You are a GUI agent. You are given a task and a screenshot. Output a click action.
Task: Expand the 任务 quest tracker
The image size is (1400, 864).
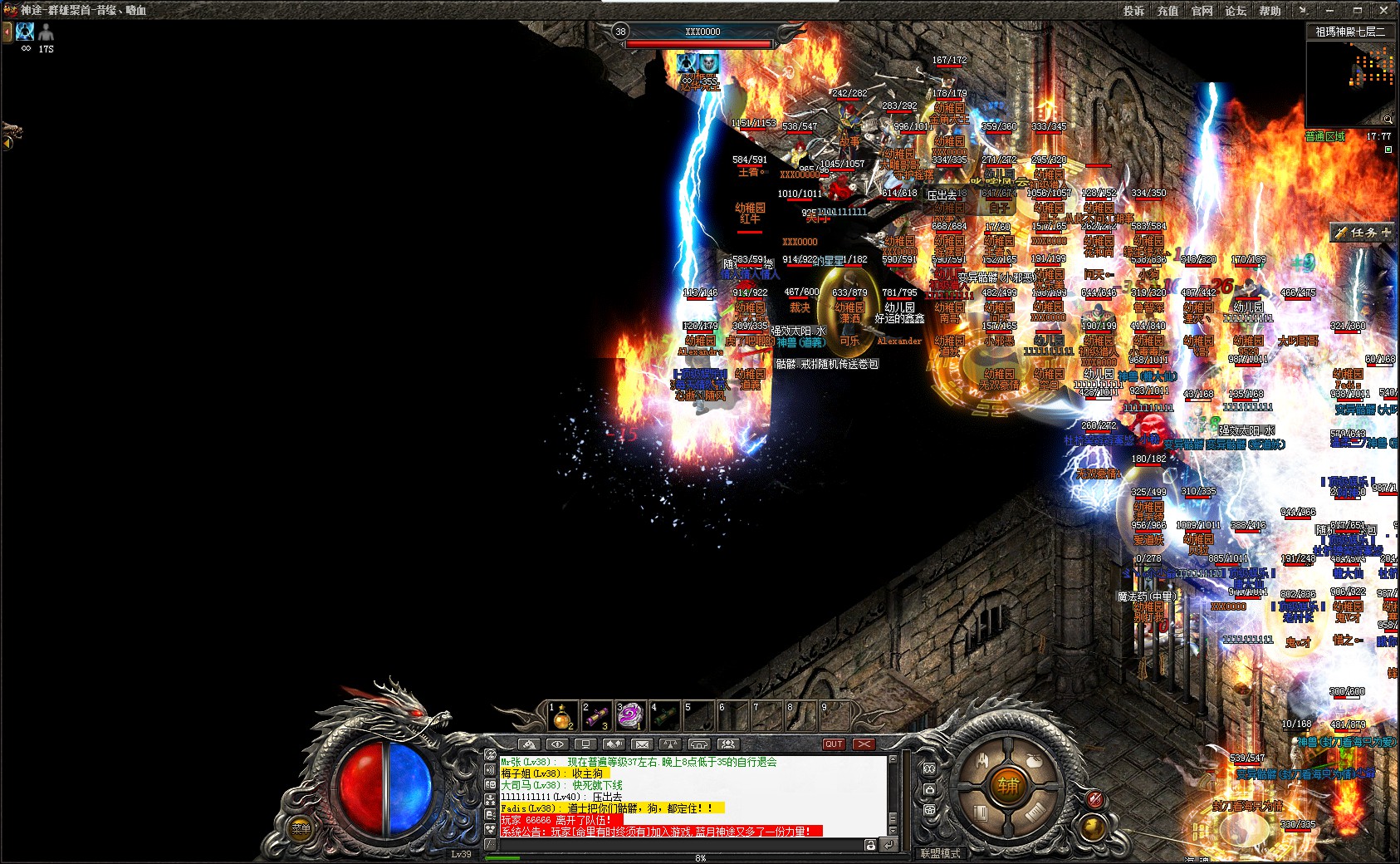coord(1363,233)
